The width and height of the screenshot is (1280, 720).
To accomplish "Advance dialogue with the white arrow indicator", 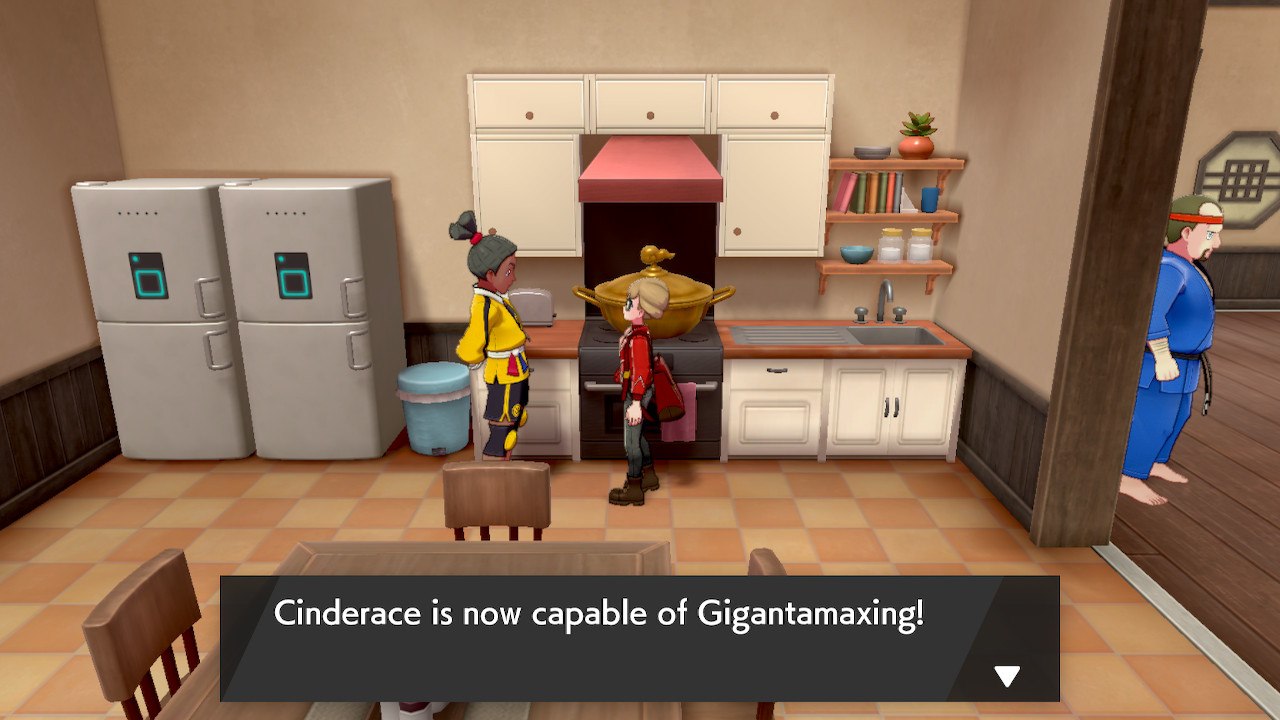I will [x=1007, y=677].
